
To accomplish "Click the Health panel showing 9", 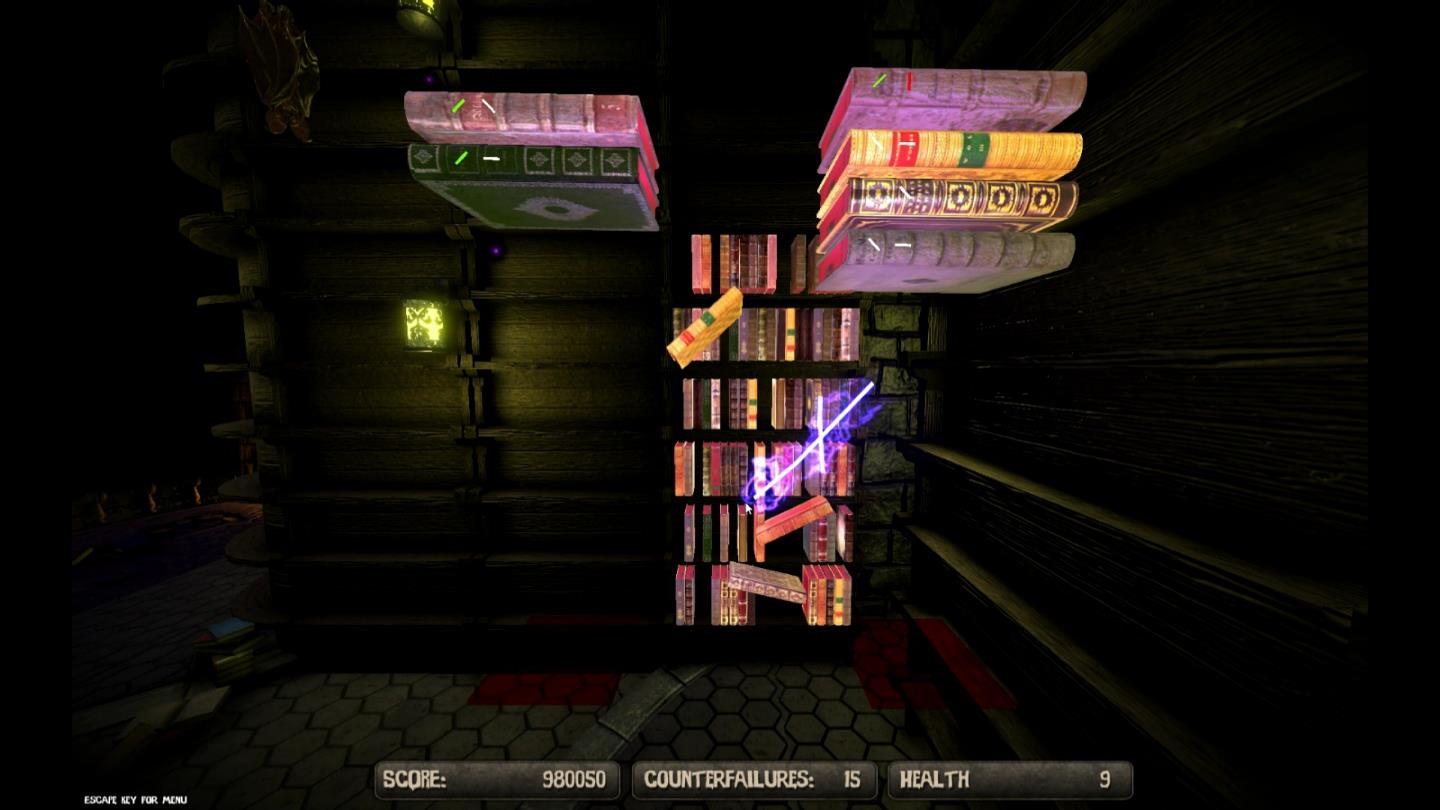I will [x=1010, y=779].
